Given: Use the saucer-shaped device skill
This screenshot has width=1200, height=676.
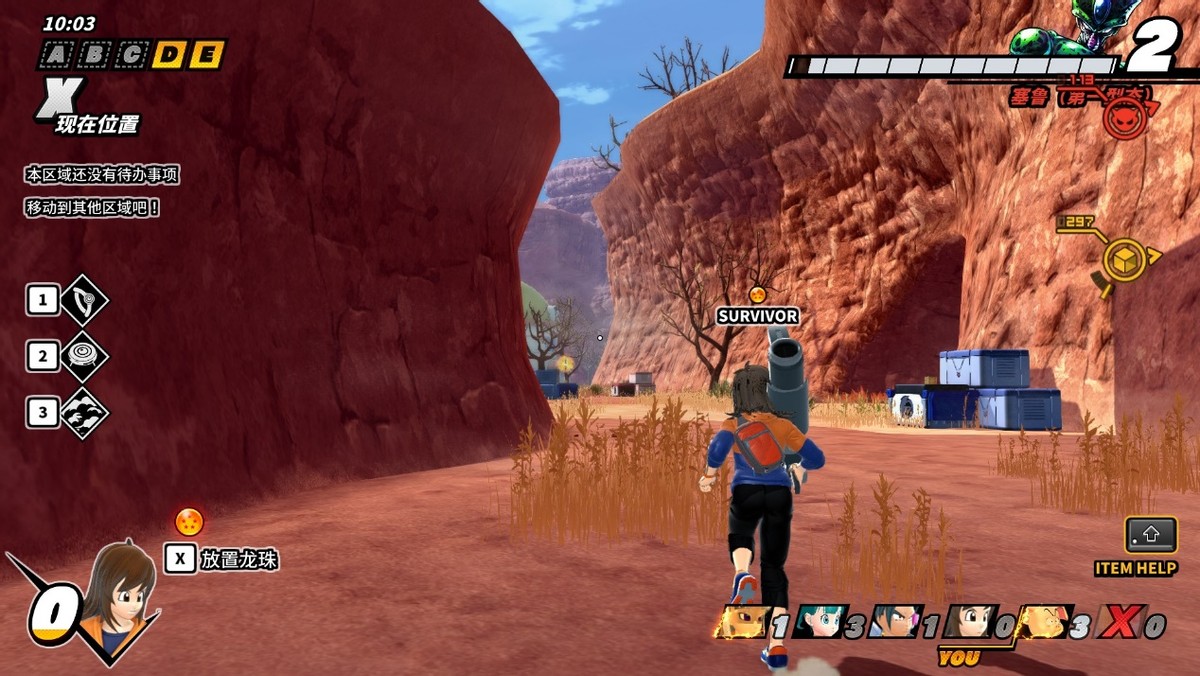Looking at the screenshot, I should (x=84, y=356).
